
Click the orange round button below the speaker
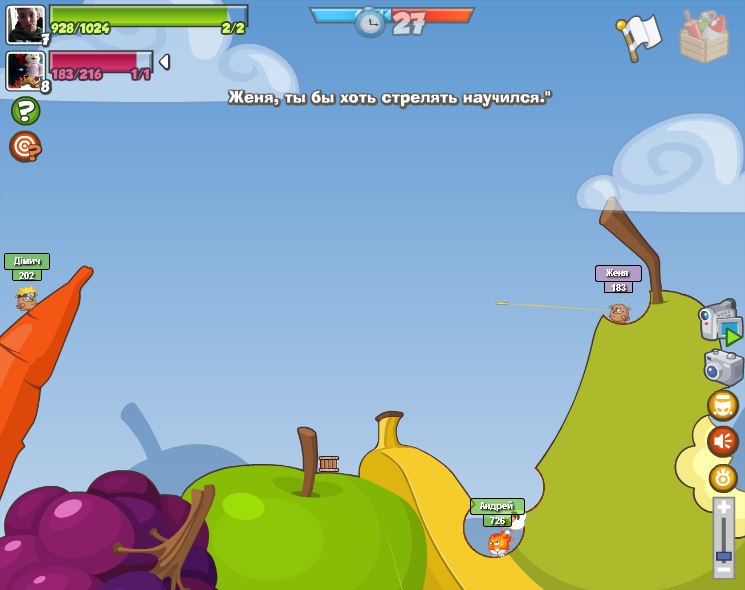tap(723, 477)
